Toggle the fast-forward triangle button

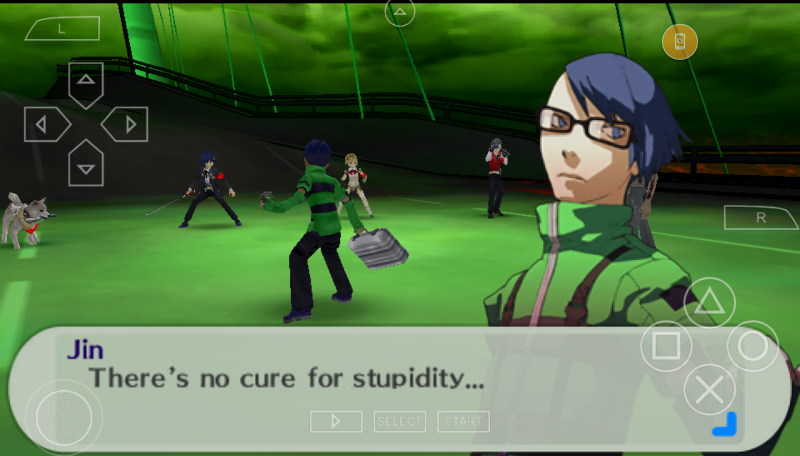(336, 422)
